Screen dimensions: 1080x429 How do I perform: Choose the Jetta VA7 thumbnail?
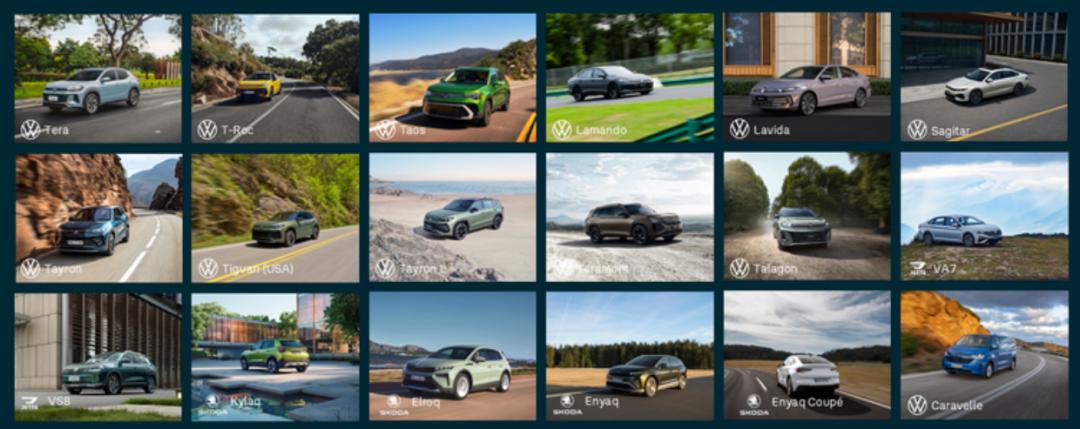point(984,218)
